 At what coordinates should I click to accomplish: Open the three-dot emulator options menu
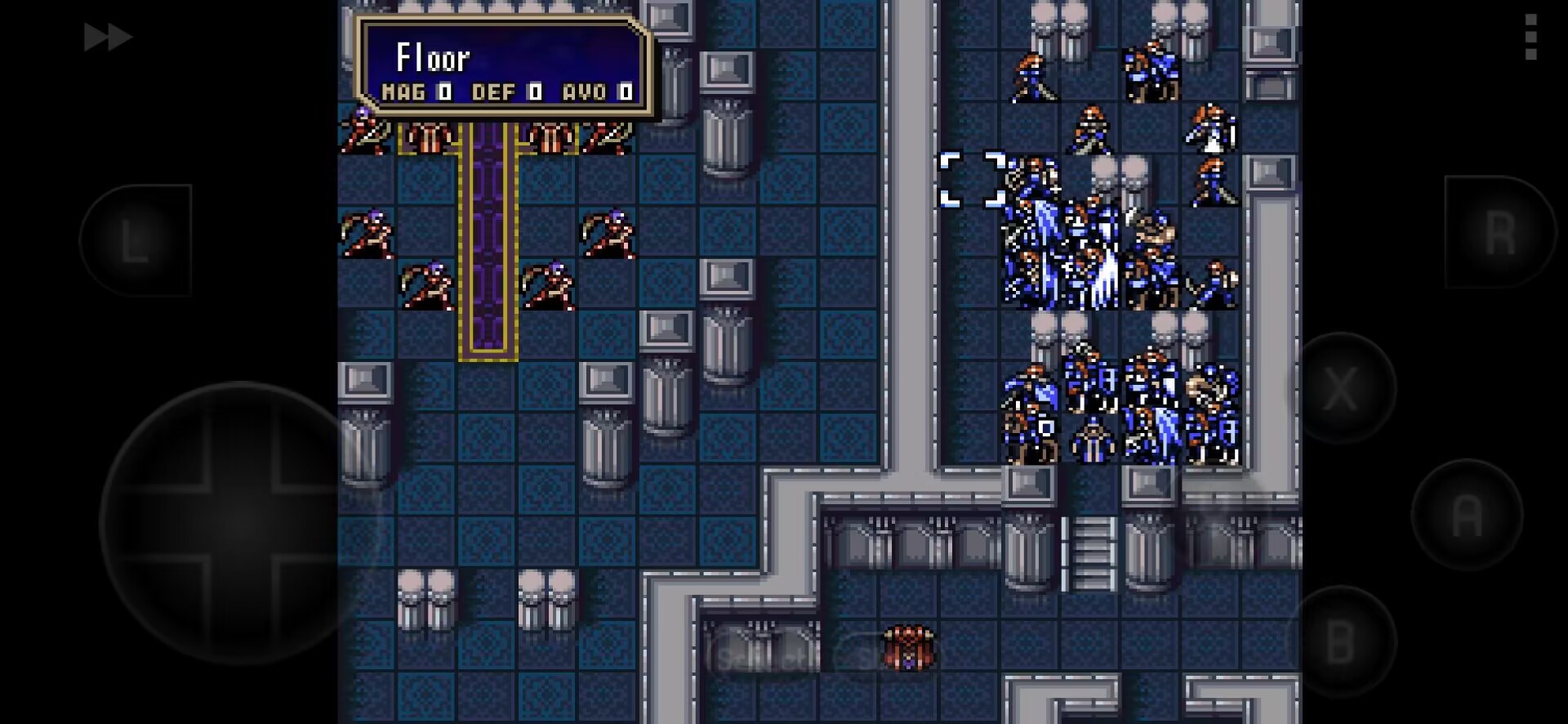coord(1530,37)
